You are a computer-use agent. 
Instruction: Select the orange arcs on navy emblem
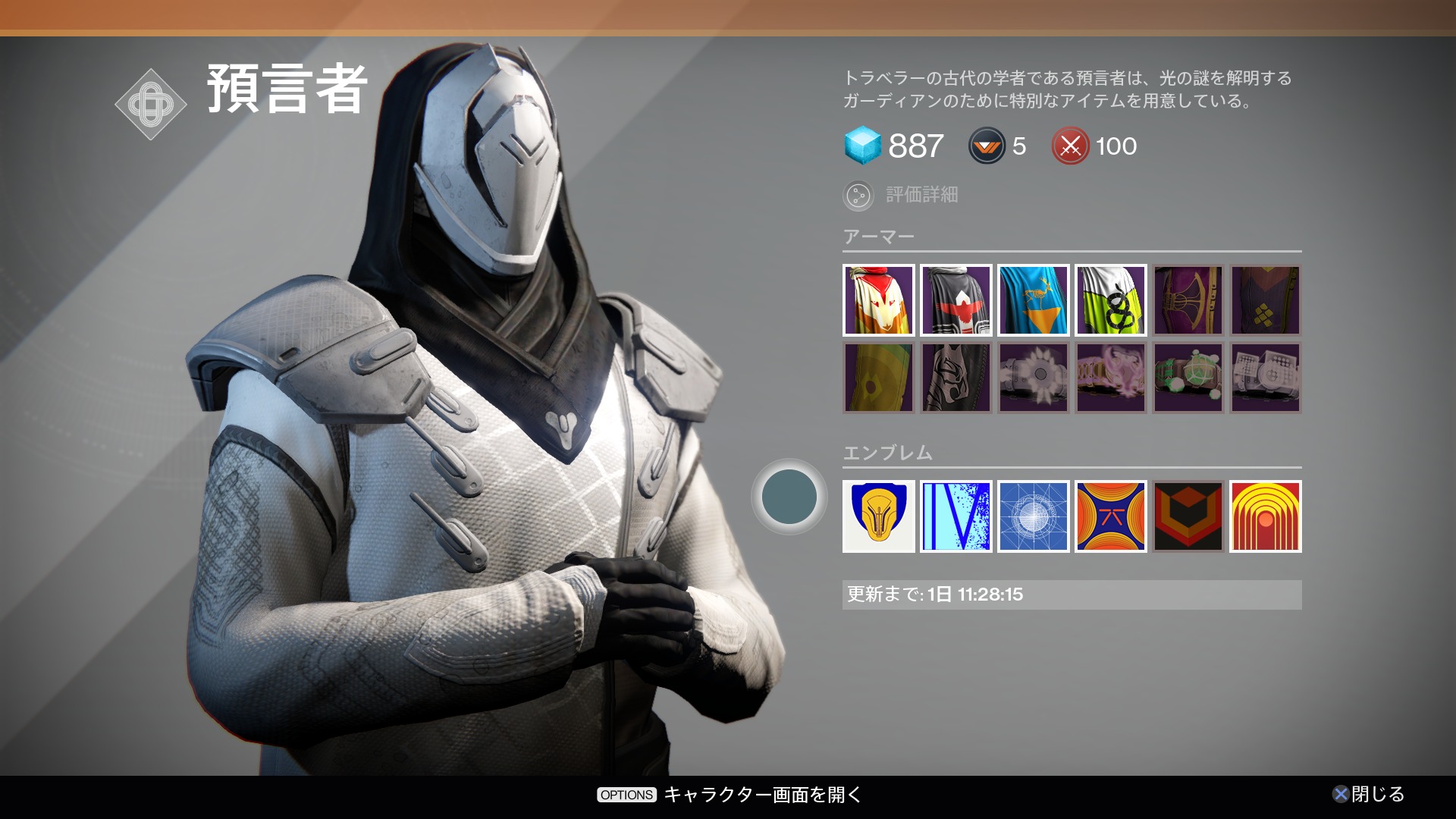coord(1110,516)
